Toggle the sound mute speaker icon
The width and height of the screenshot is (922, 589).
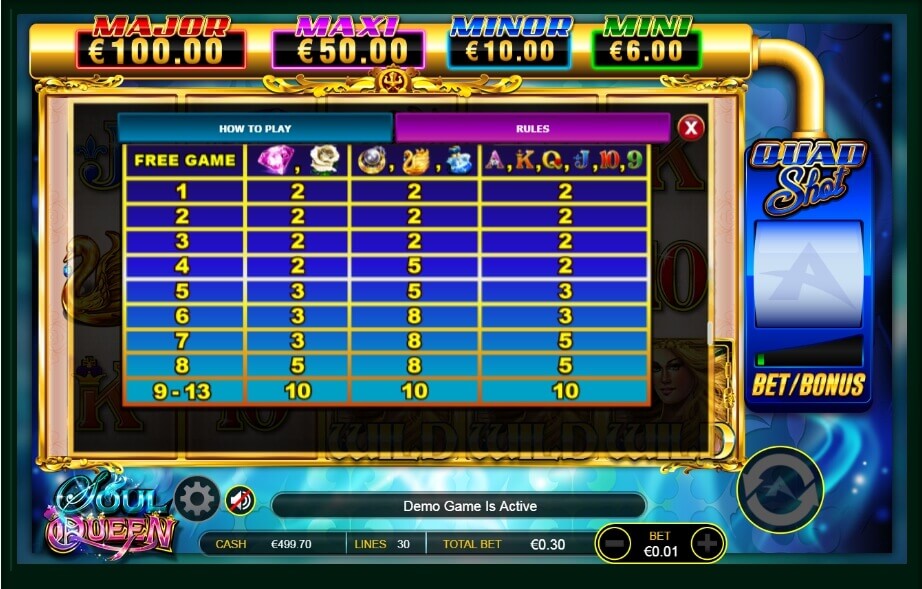click(239, 499)
